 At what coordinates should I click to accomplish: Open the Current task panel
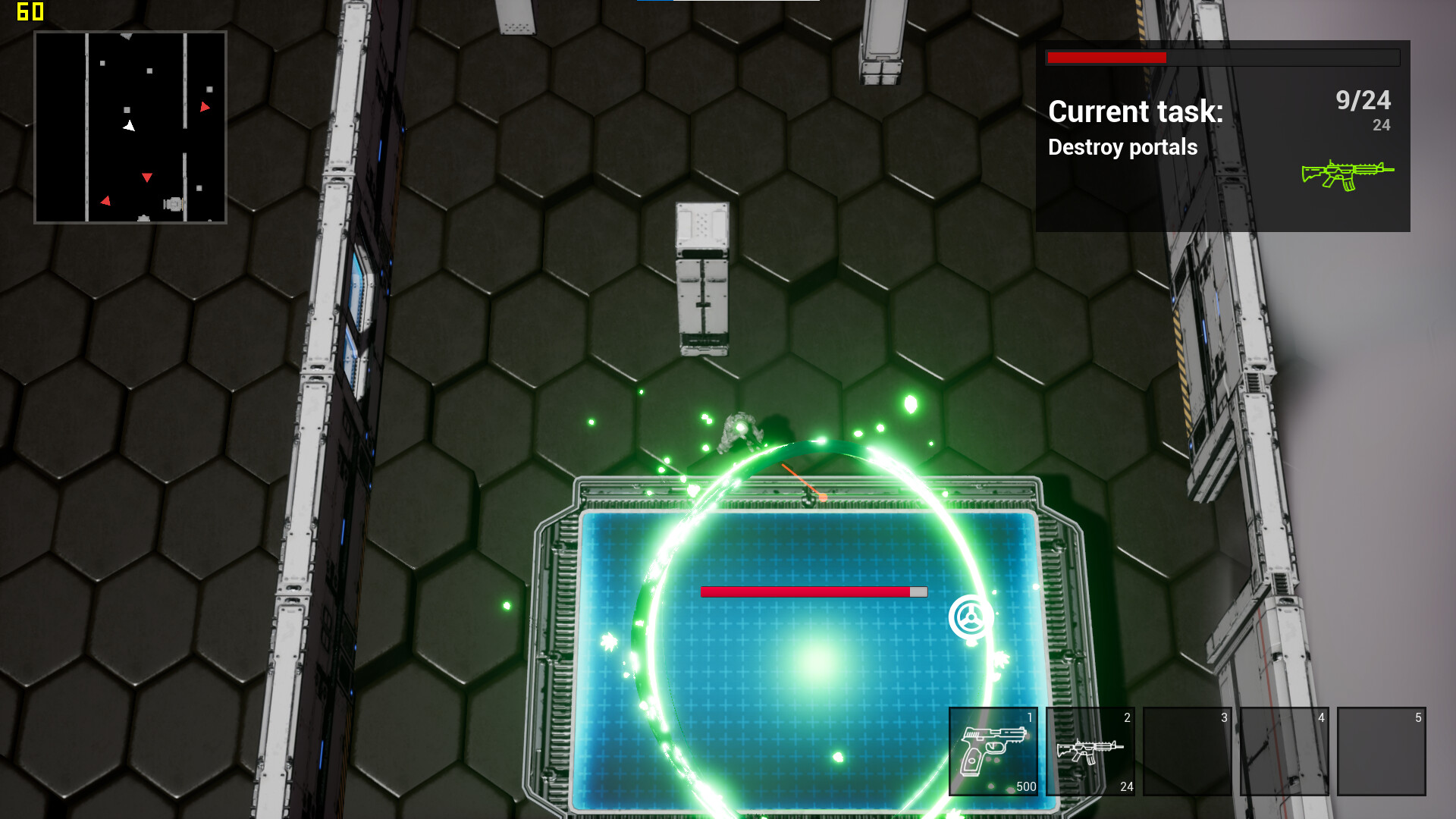(1135, 111)
